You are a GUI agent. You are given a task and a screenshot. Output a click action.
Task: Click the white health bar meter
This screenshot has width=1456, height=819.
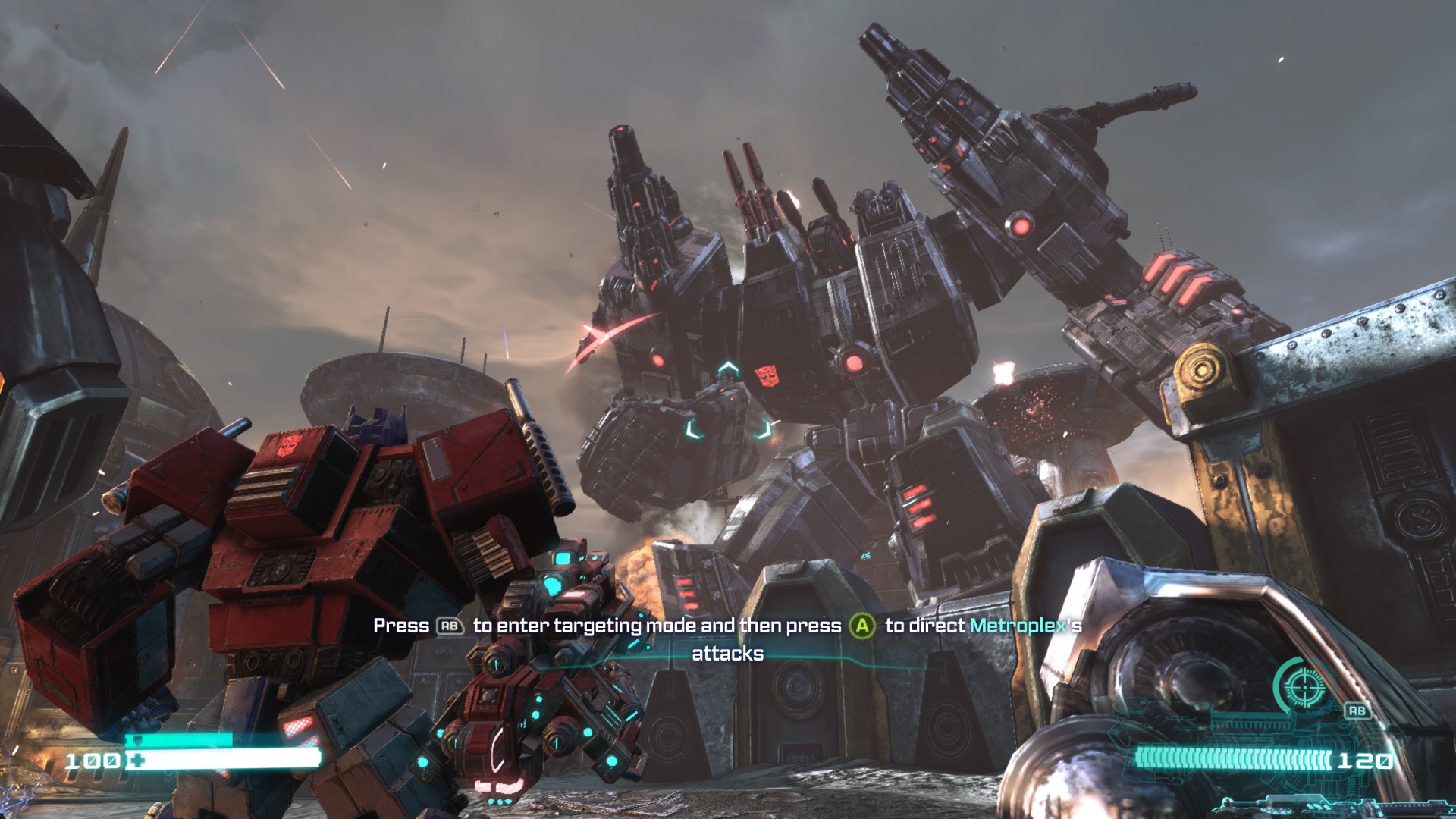(227, 756)
